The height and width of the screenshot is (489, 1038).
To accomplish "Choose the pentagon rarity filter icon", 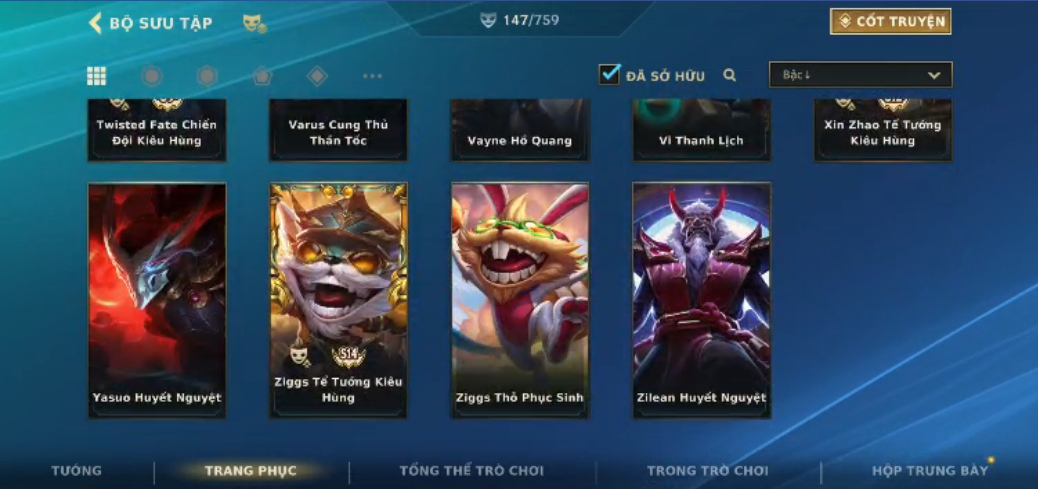I will [x=262, y=76].
